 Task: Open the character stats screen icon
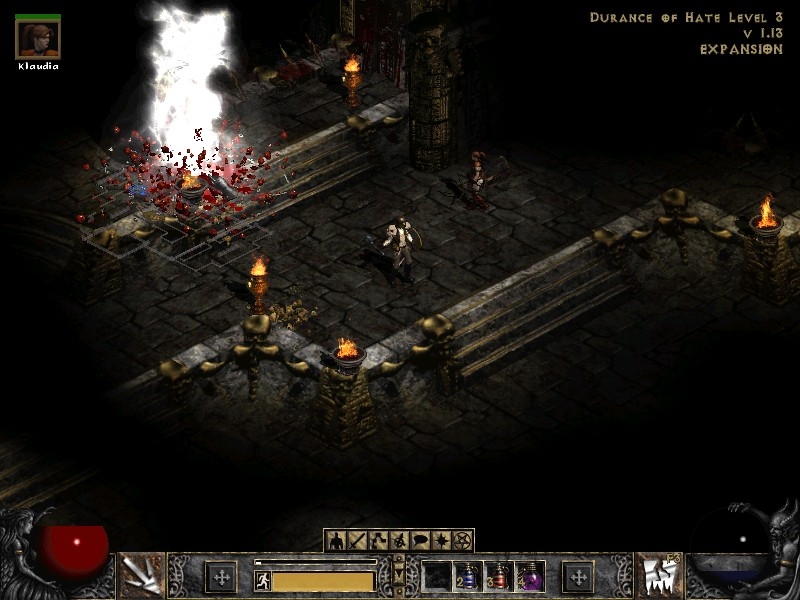(335, 541)
